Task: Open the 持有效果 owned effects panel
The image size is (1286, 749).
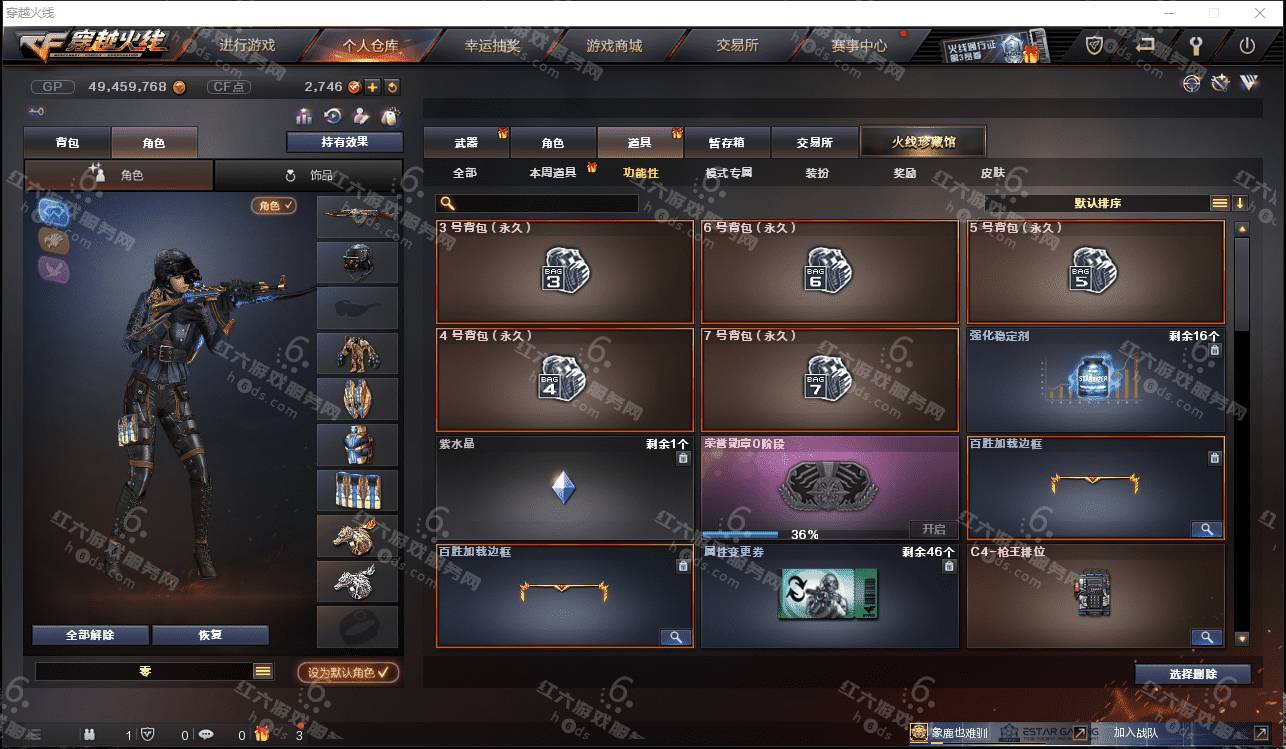Action: (344, 142)
